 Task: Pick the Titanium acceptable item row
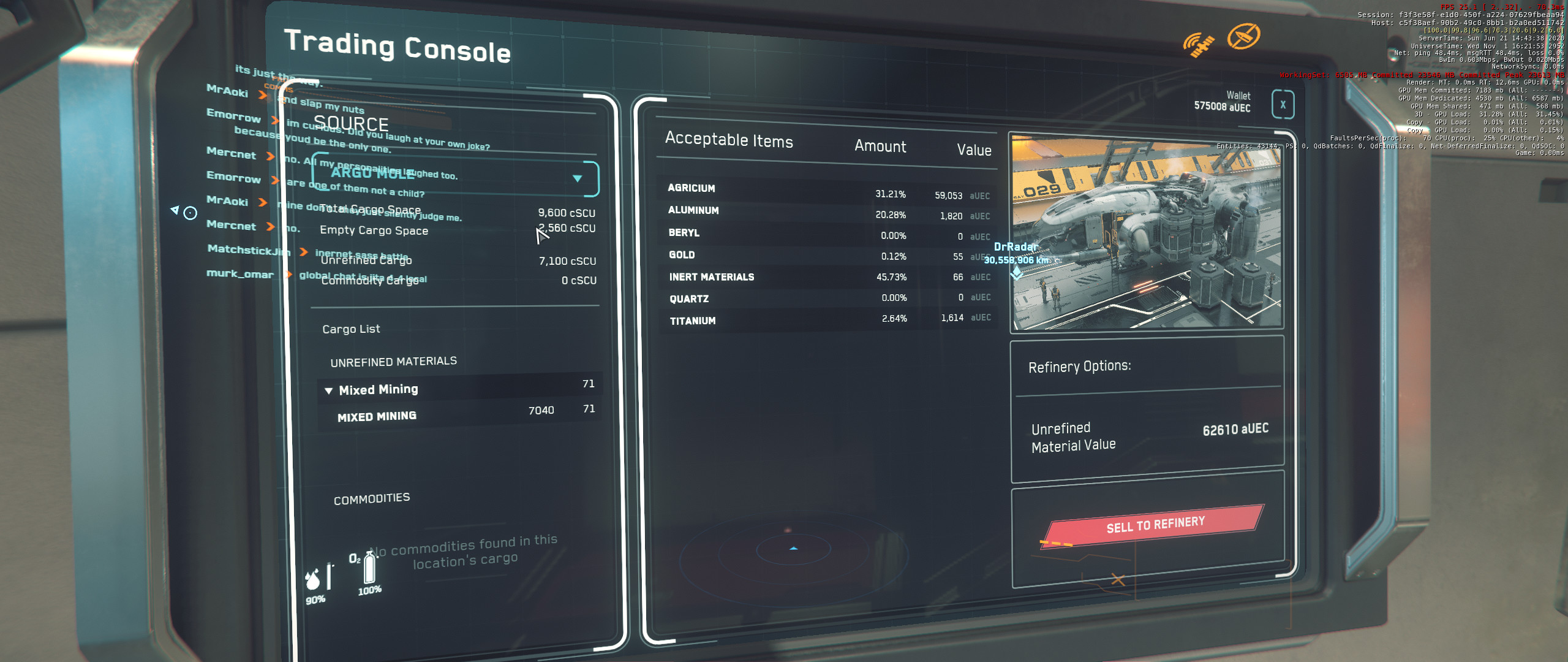[x=827, y=319]
